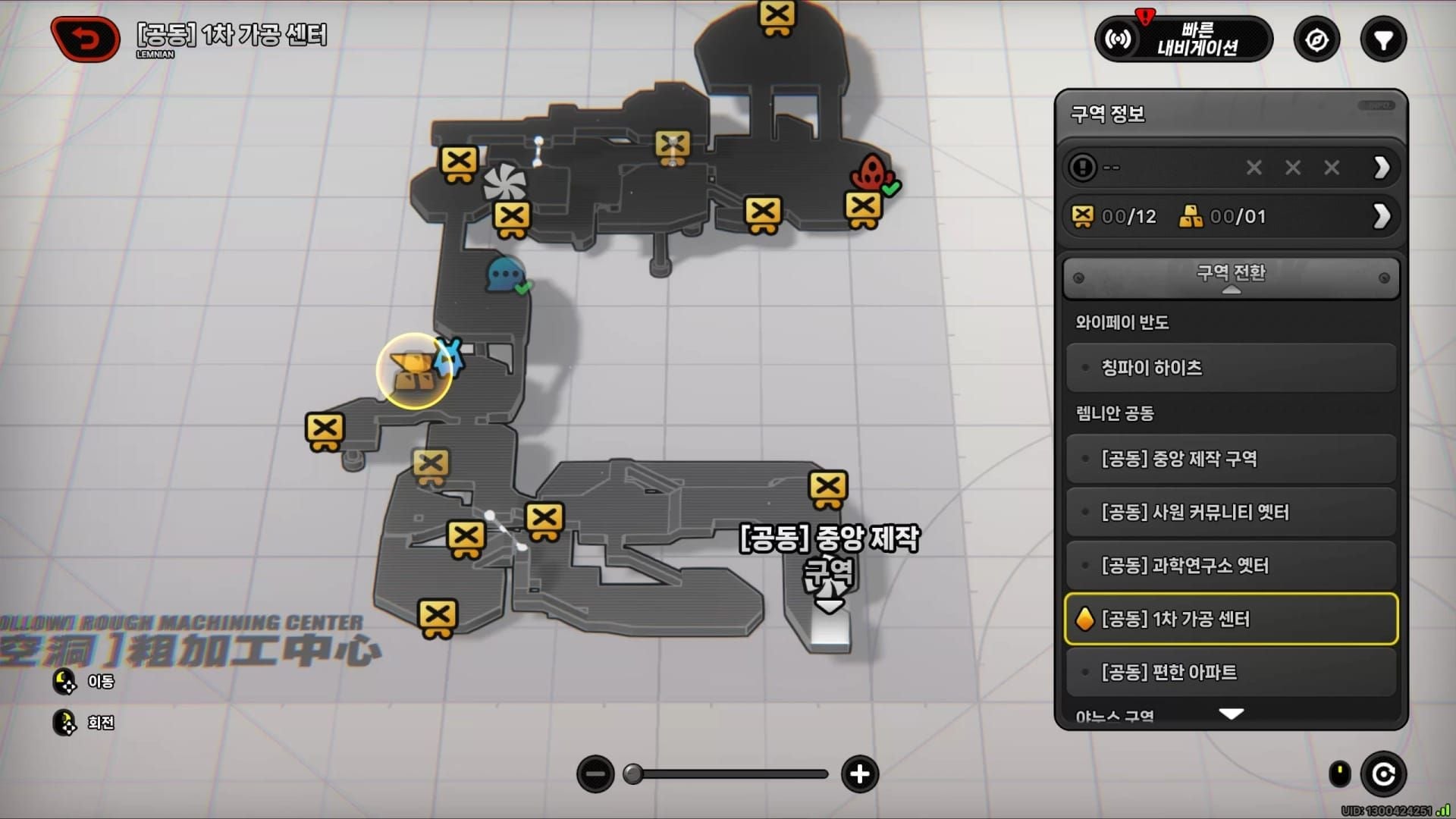Click the map zoom slider handle
1456x819 pixels.
tap(633, 774)
